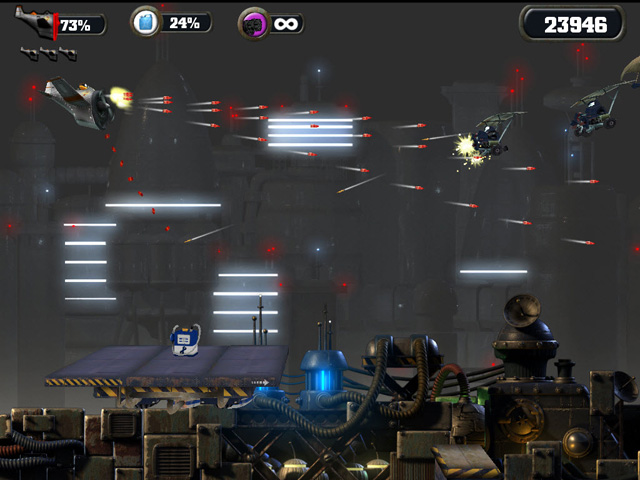This screenshot has width=640, height=480.
Task: Click the ship armor icon
Action: (x=37, y=23)
